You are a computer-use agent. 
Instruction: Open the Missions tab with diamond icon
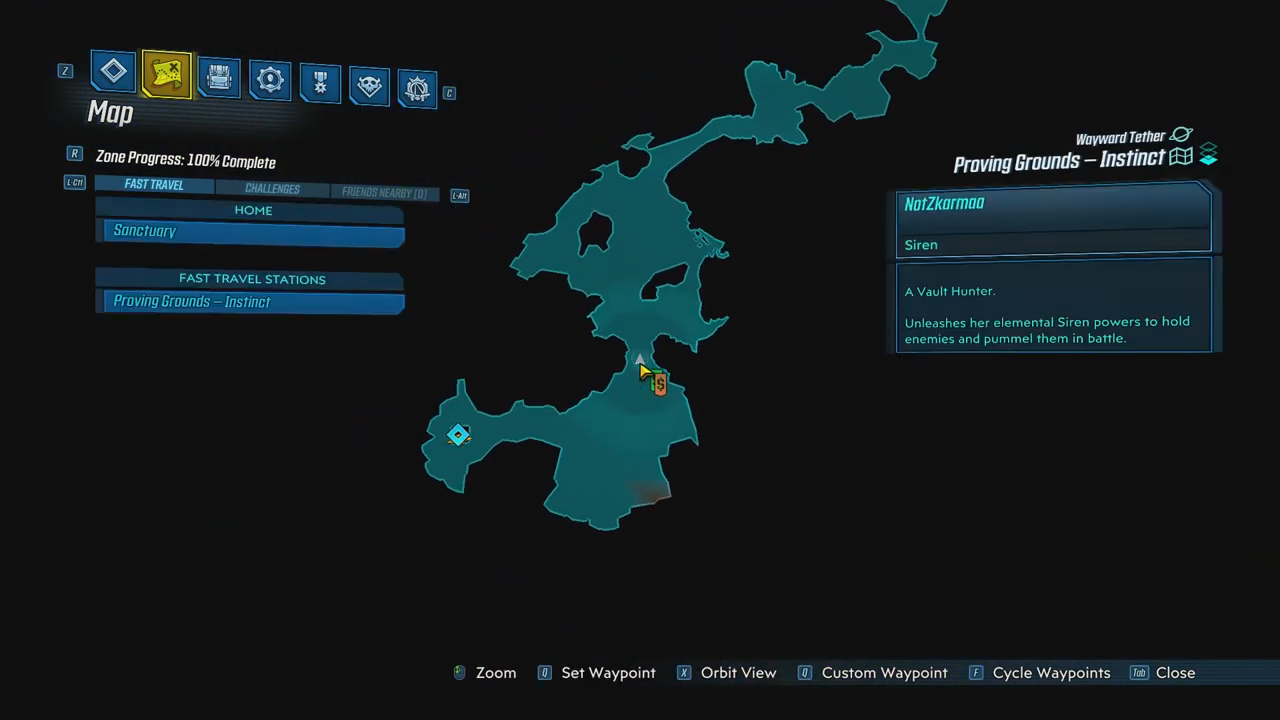click(114, 72)
